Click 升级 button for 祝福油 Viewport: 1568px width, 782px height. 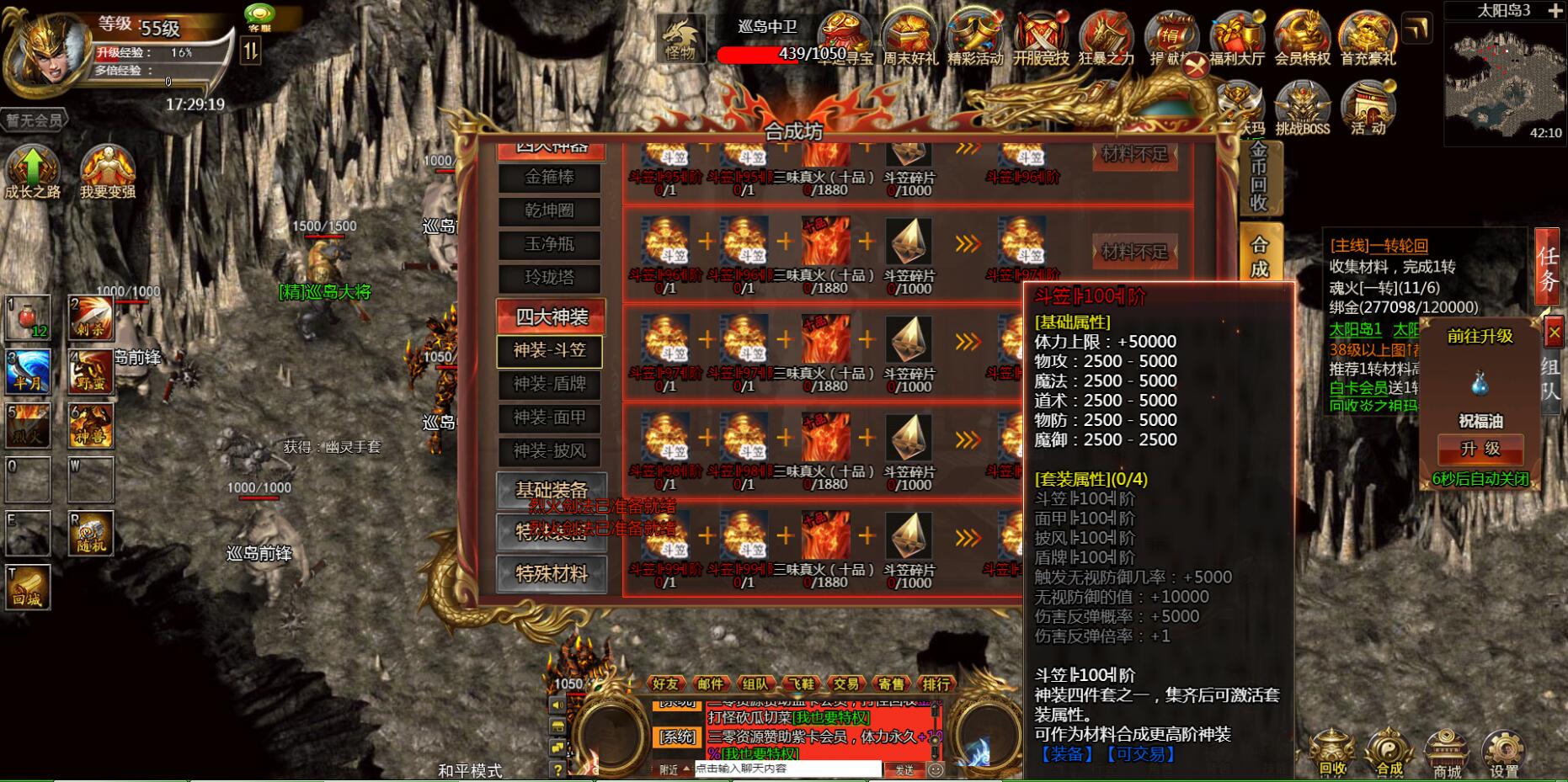point(1480,450)
